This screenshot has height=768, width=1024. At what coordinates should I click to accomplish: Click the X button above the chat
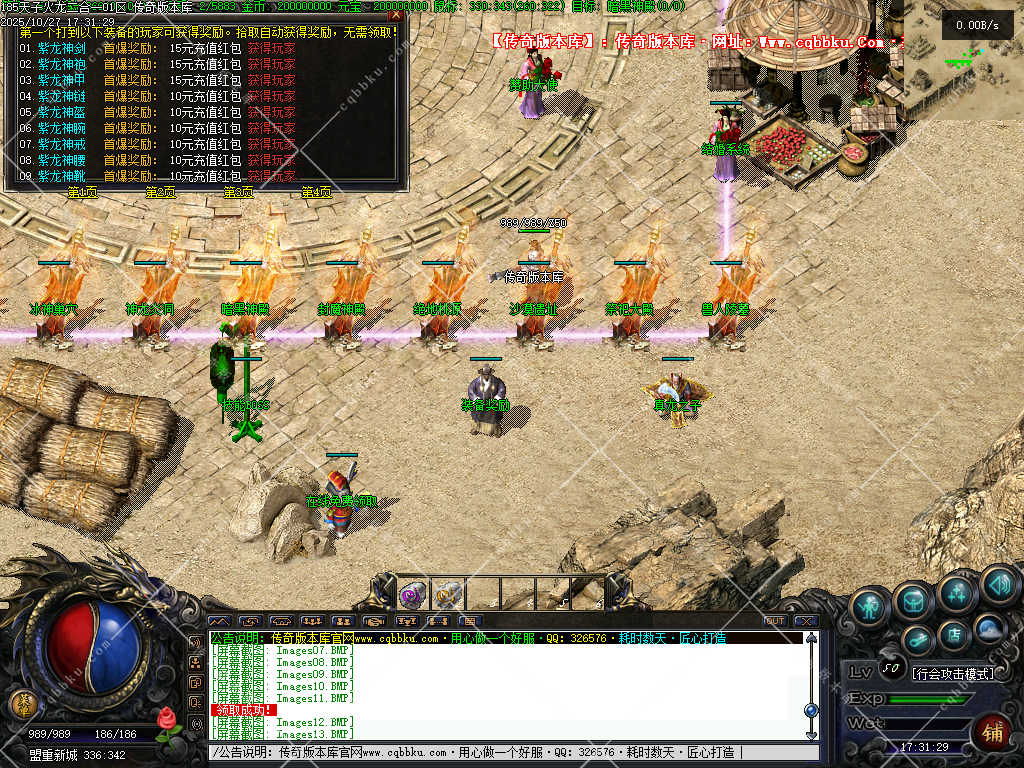[x=806, y=621]
